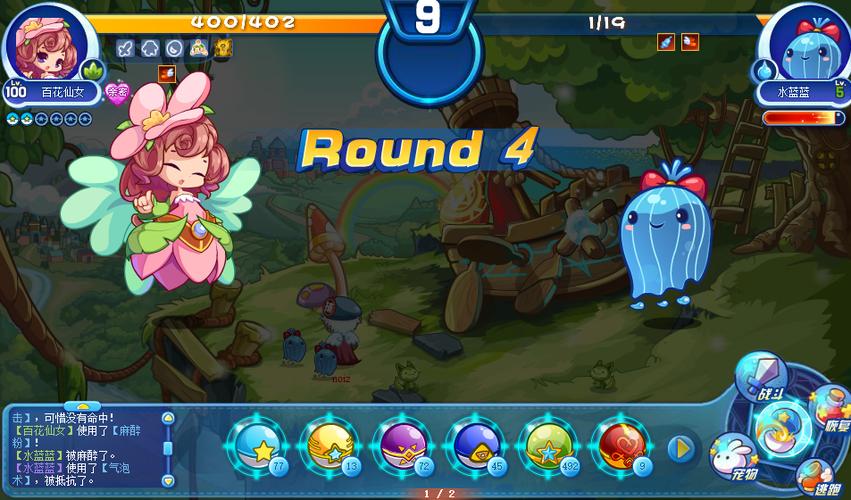The height and width of the screenshot is (500, 851).
Task: Click the water type droplet badge
Action: pyautogui.click(x=764, y=71)
